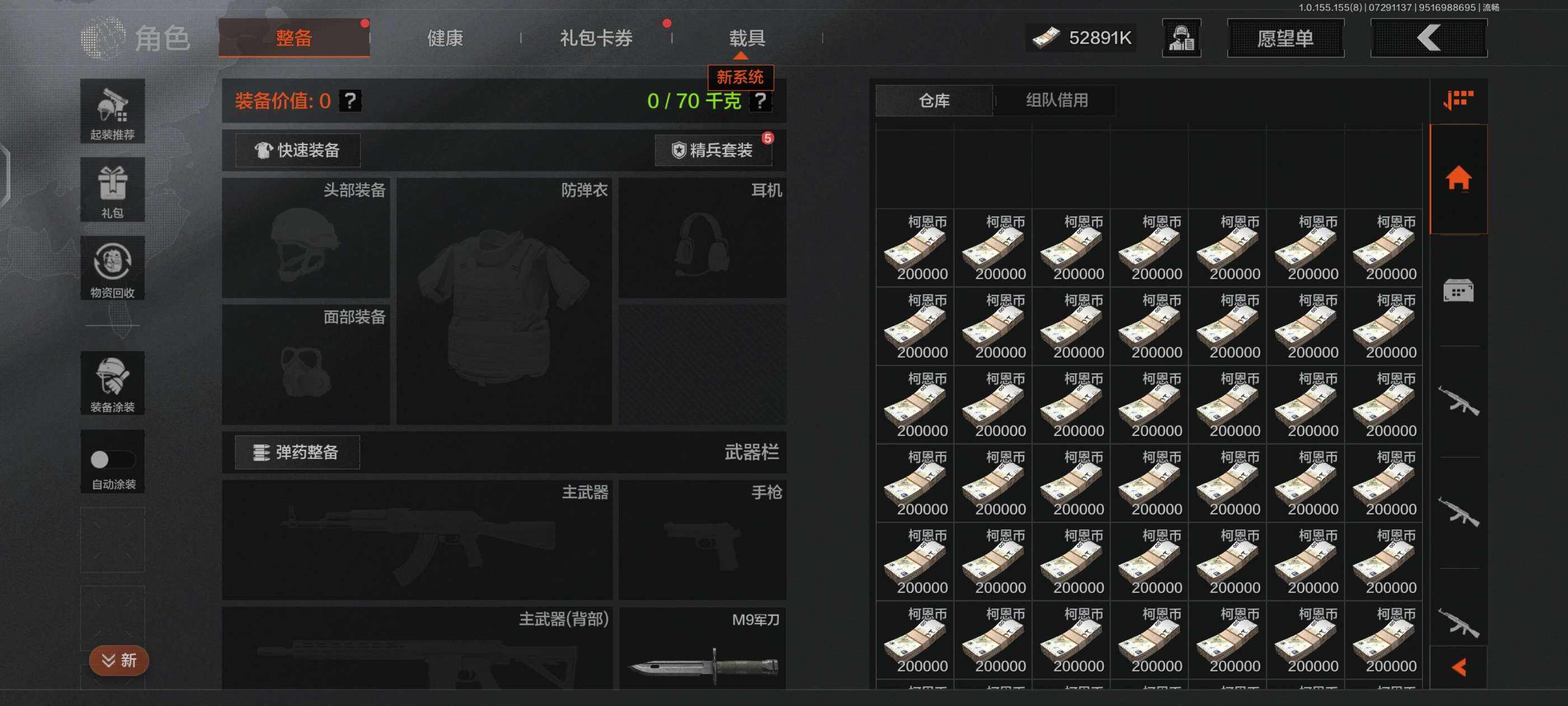Image resolution: width=1568 pixels, height=706 pixels.
Task: Select the 仓库 warehouse tab
Action: 934,100
